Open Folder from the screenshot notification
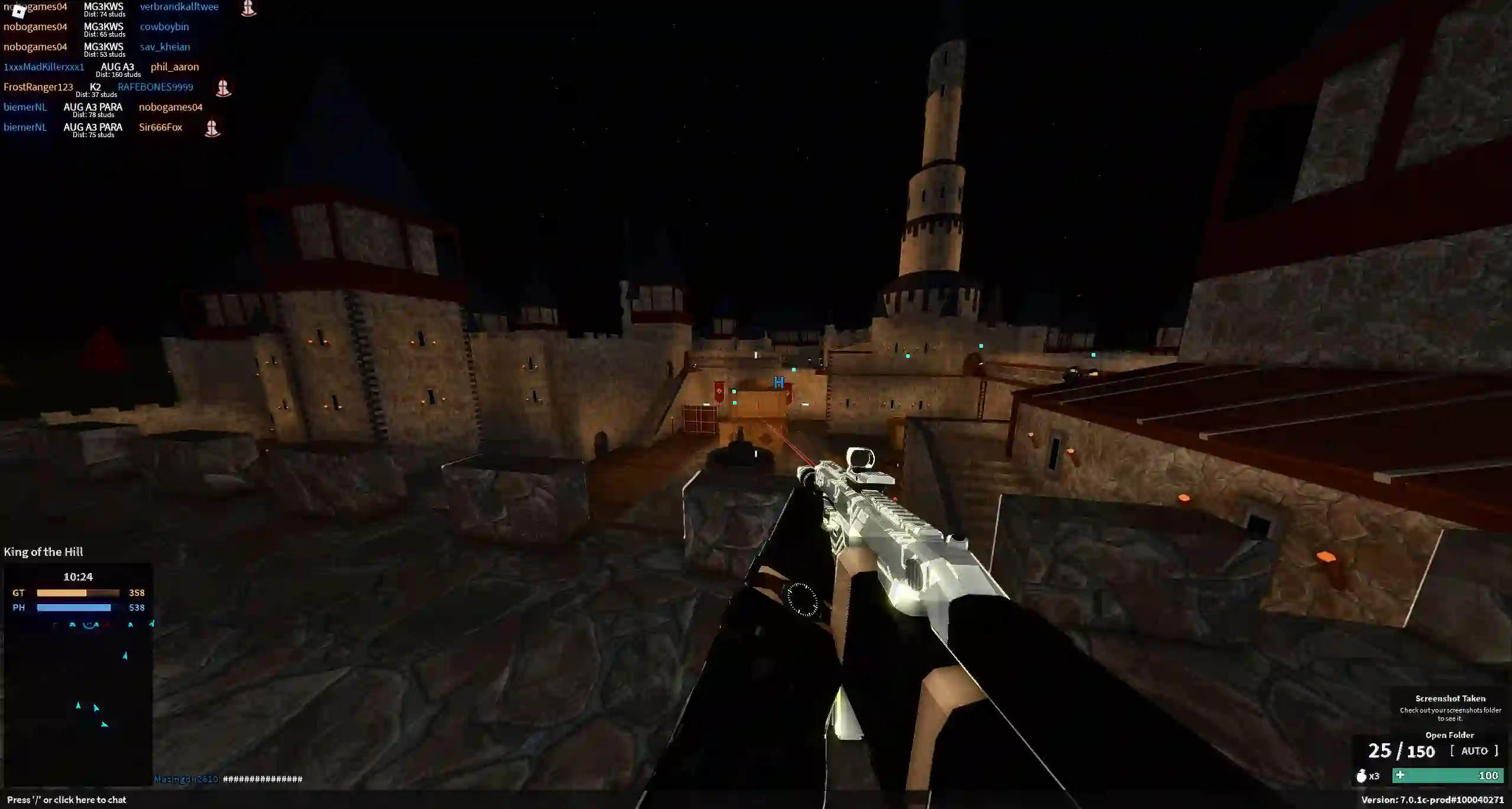Screen dimensions: 1512x809 [x=1449, y=735]
